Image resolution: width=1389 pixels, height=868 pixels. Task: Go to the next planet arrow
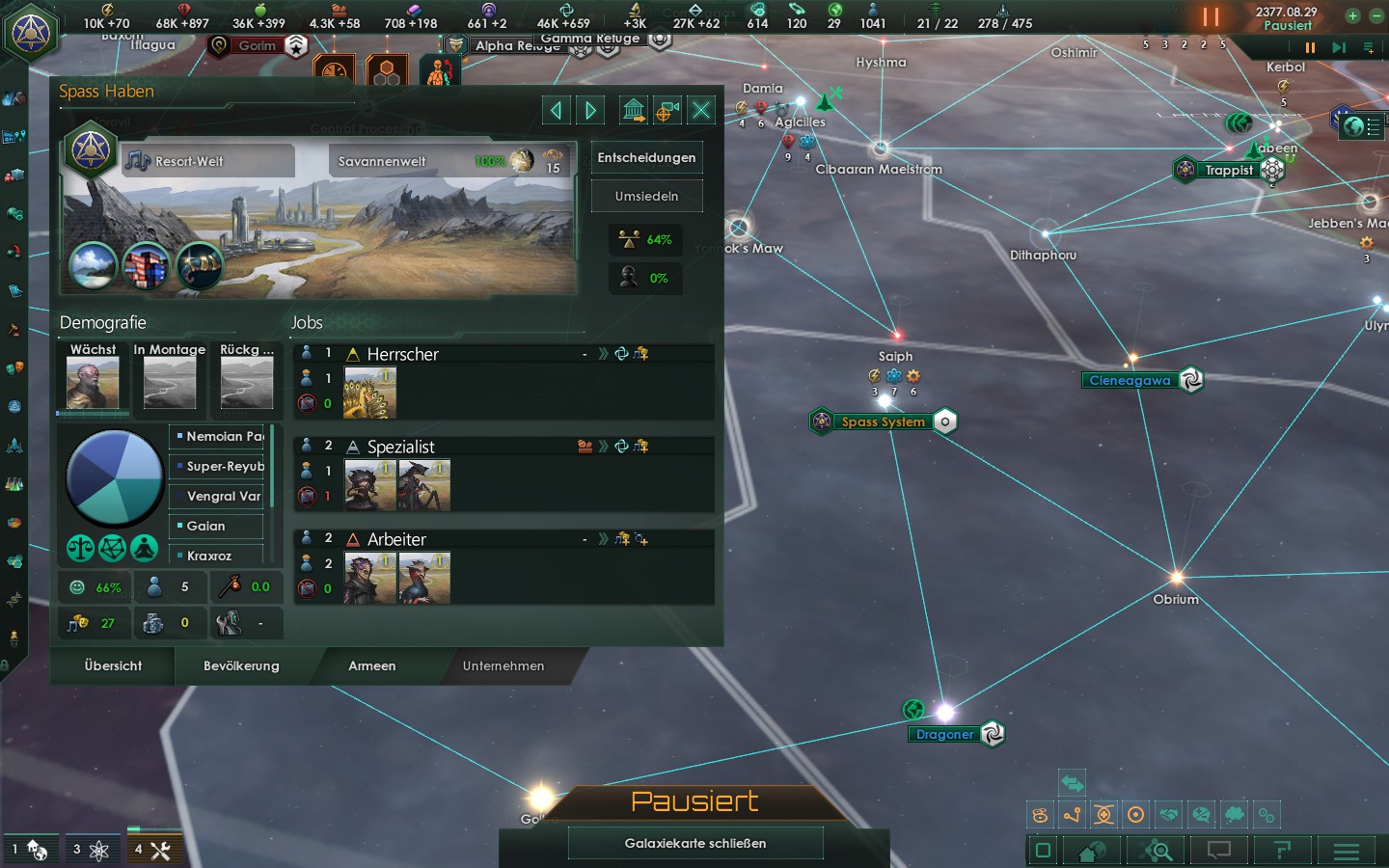(591, 110)
